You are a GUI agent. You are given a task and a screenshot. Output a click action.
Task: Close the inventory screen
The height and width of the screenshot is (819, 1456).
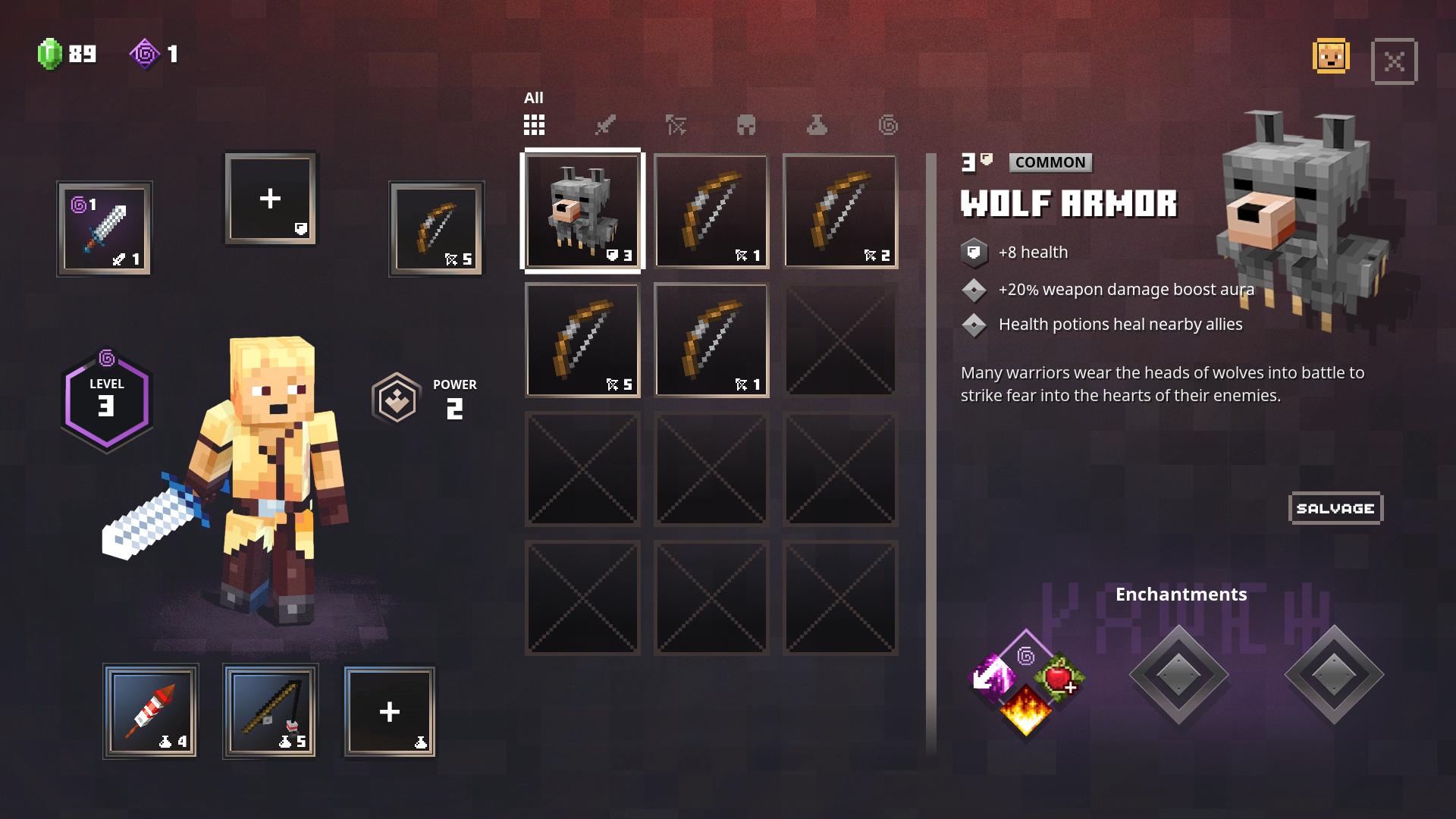1394,61
